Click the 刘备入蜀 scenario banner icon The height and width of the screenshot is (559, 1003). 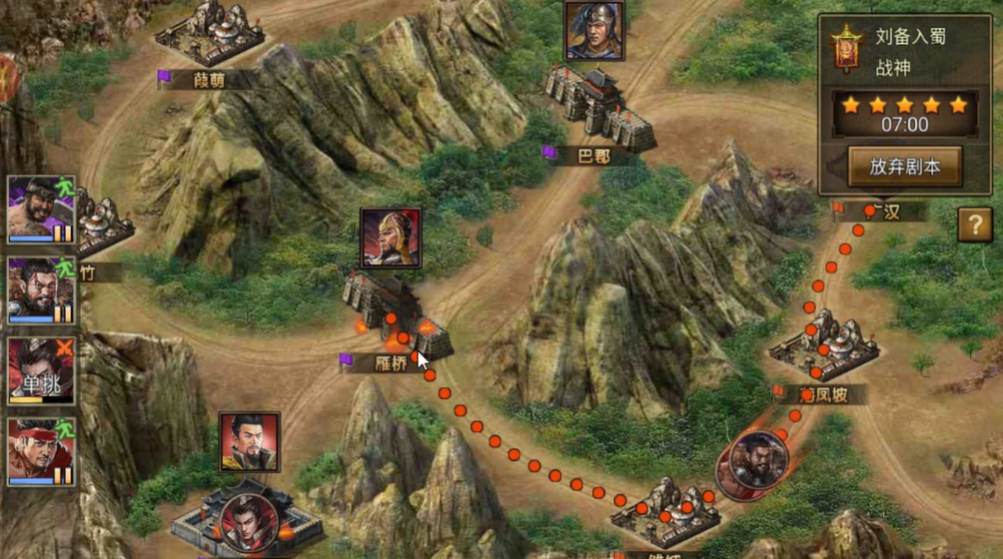click(846, 49)
